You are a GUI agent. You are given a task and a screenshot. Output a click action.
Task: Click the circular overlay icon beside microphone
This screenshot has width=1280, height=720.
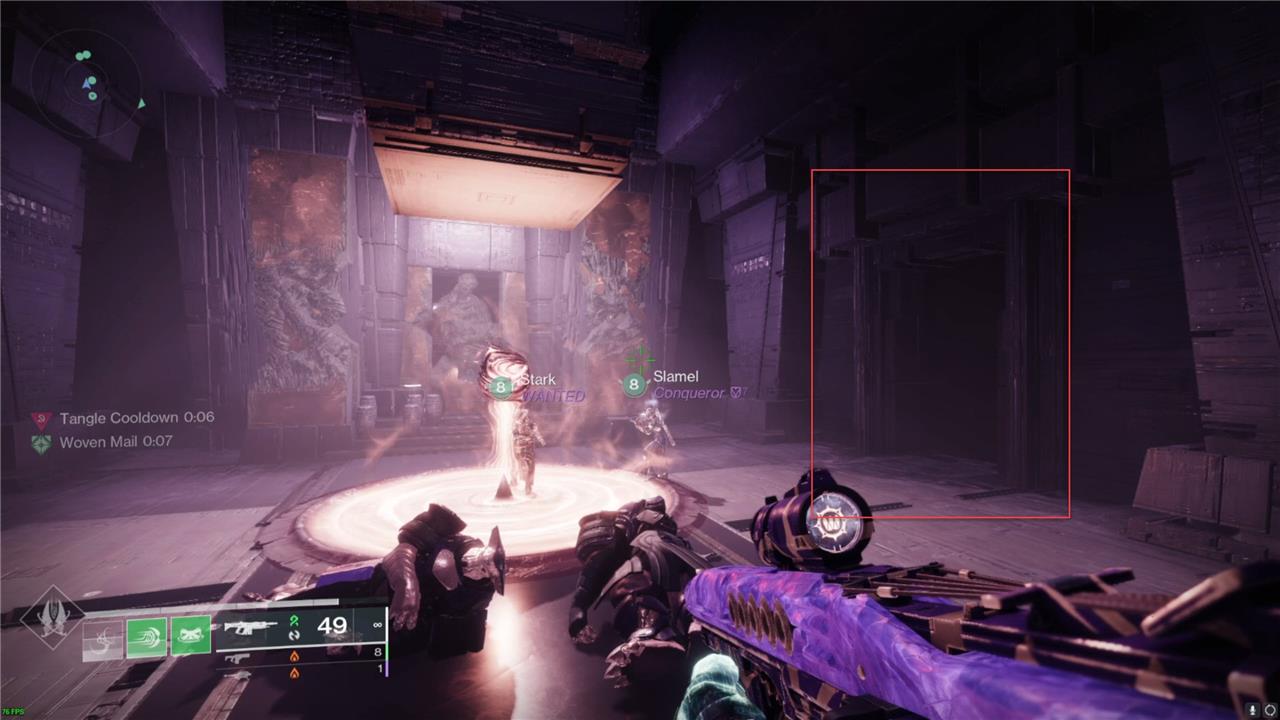coord(1270,709)
